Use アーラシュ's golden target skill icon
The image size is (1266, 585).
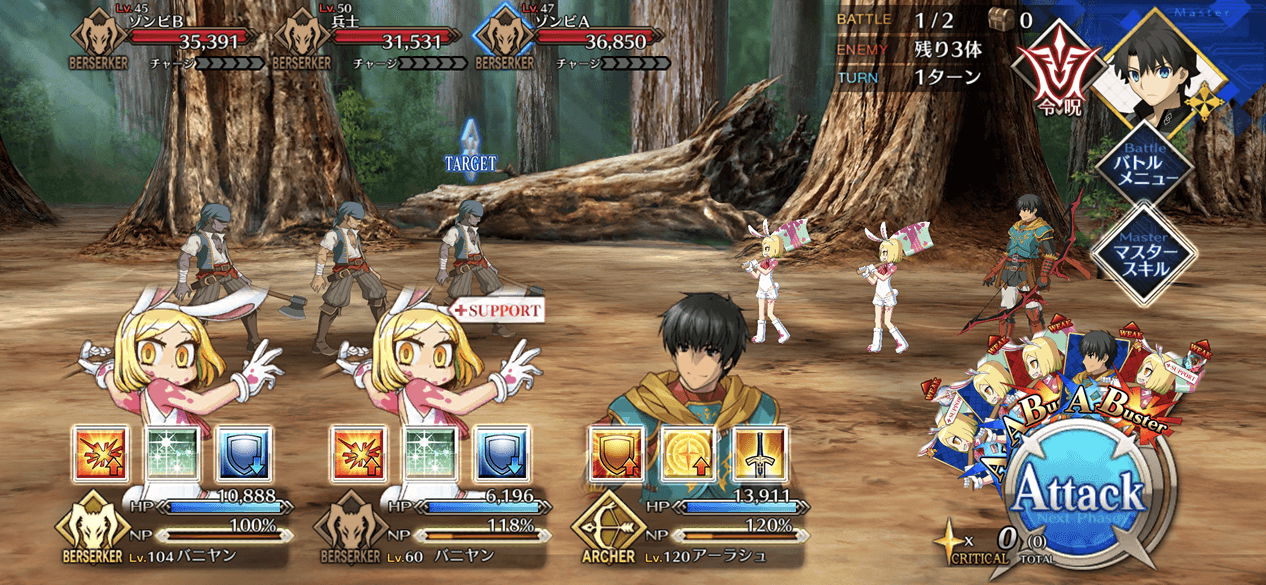(x=688, y=453)
